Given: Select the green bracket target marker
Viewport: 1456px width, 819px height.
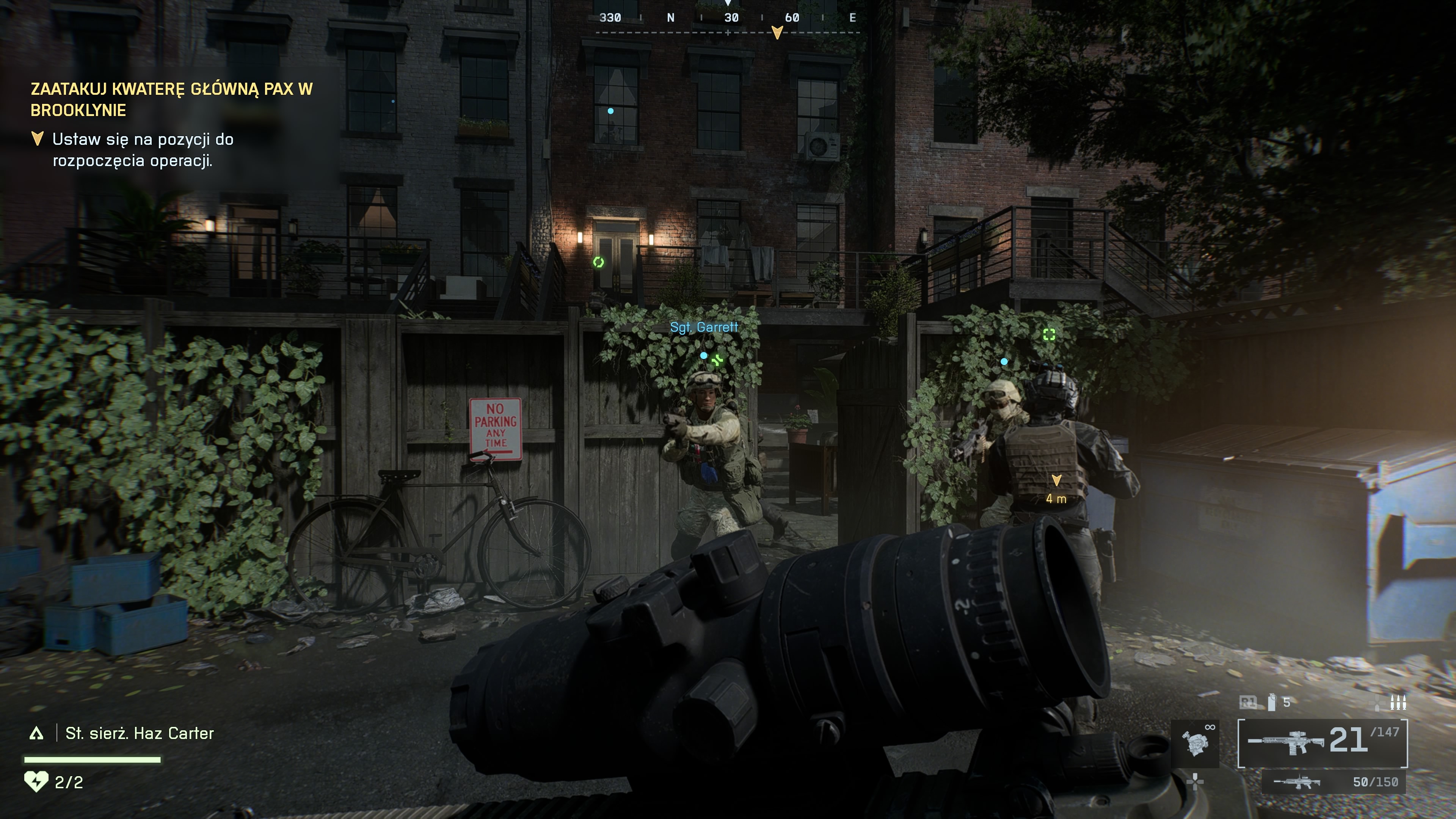Looking at the screenshot, I should (1049, 334).
